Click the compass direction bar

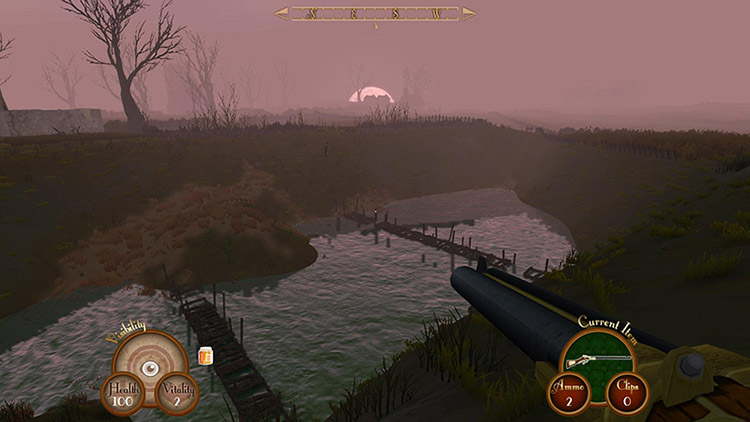[x=375, y=14]
